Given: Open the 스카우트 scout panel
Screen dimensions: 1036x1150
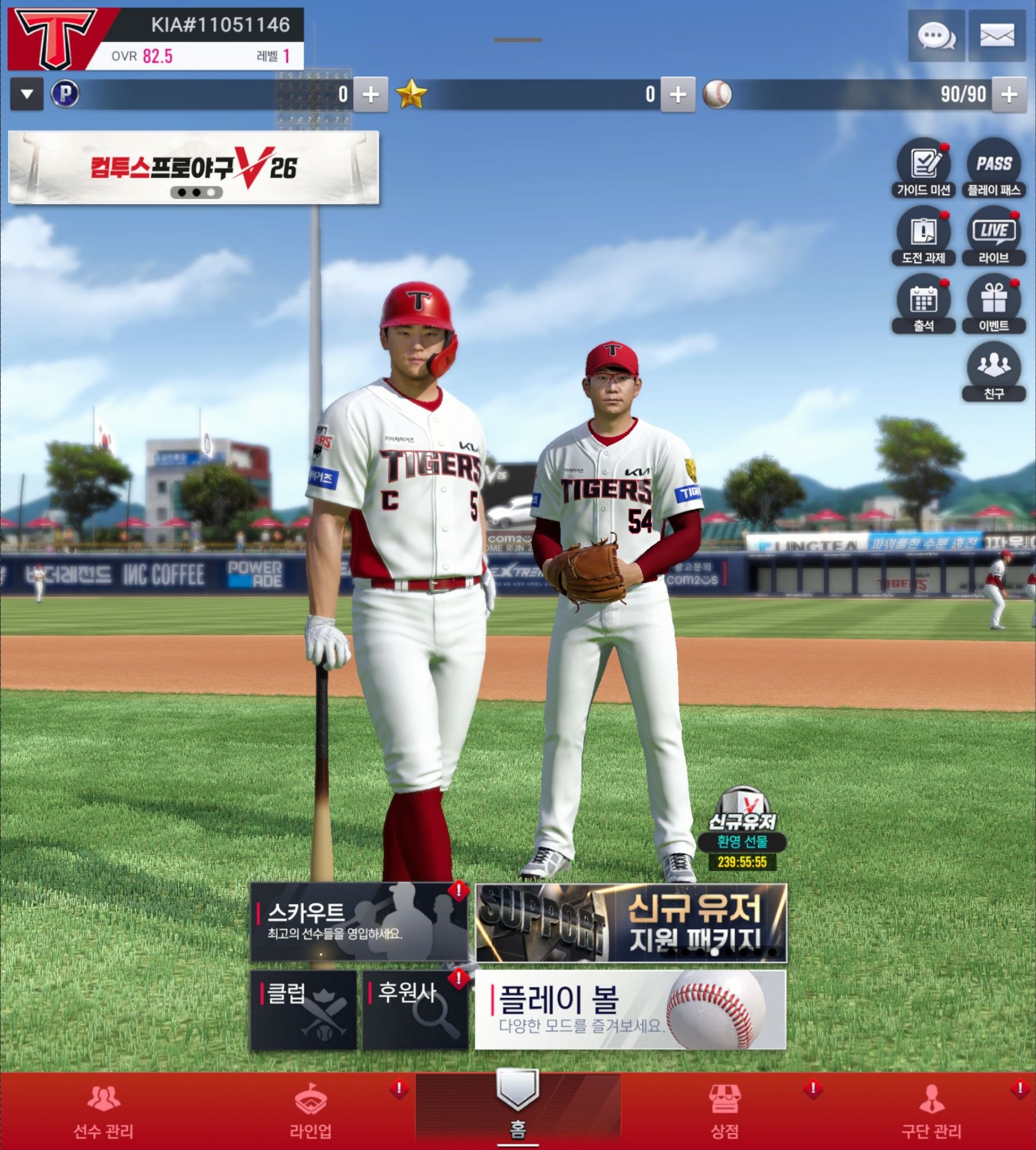Looking at the screenshot, I should (x=359, y=922).
